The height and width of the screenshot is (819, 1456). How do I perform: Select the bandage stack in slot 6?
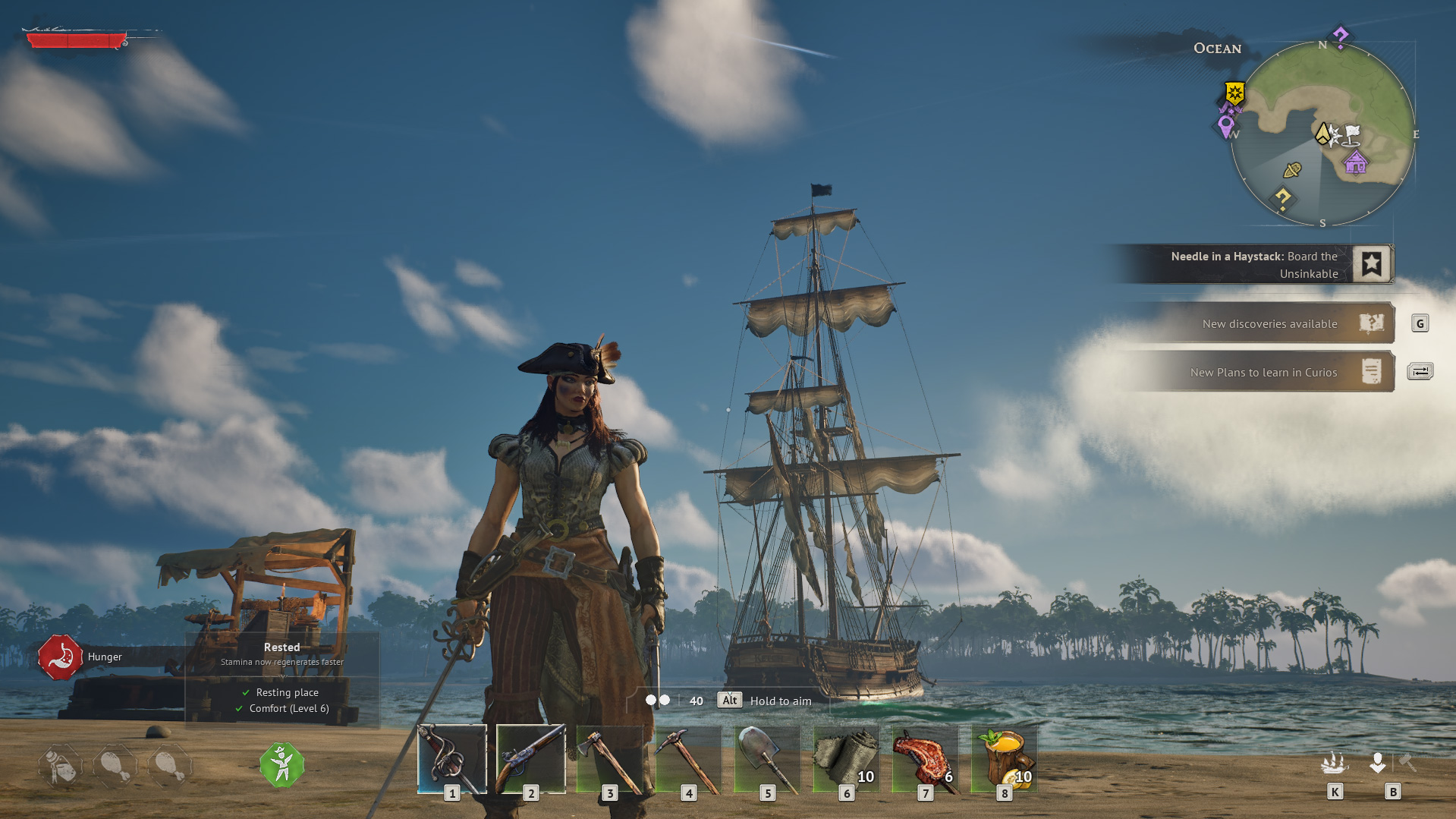[x=847, y=759]
